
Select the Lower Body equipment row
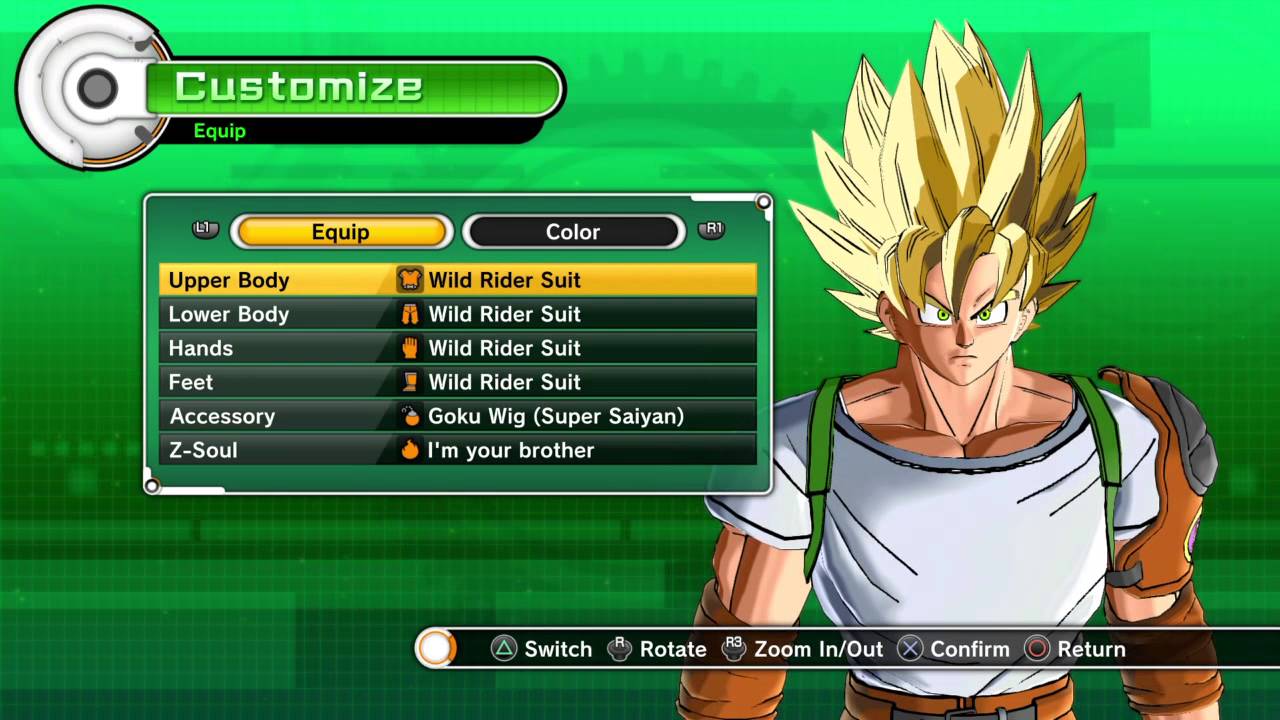coord(457,314)
